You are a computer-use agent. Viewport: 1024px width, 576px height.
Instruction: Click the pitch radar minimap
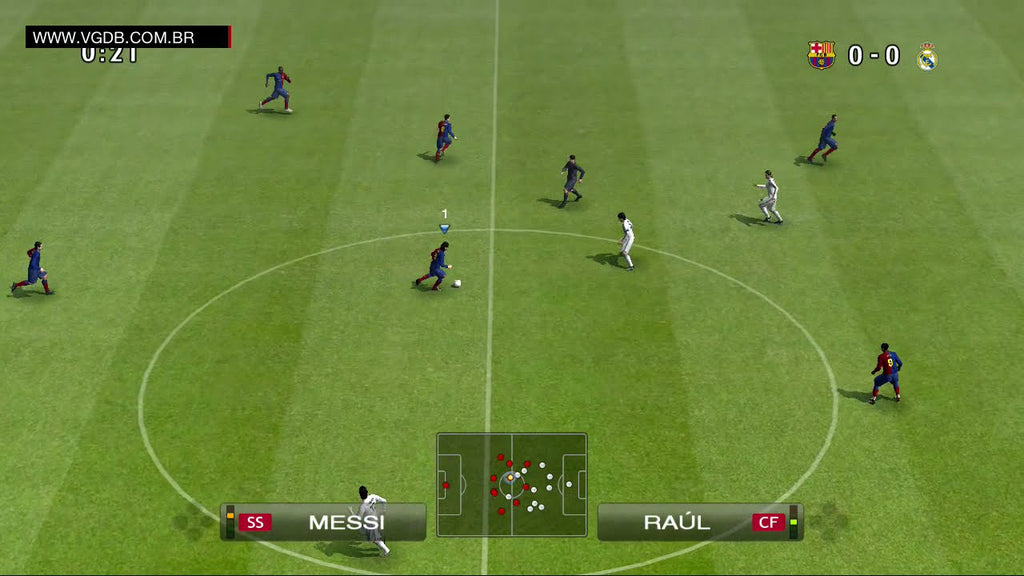[511, 485]
